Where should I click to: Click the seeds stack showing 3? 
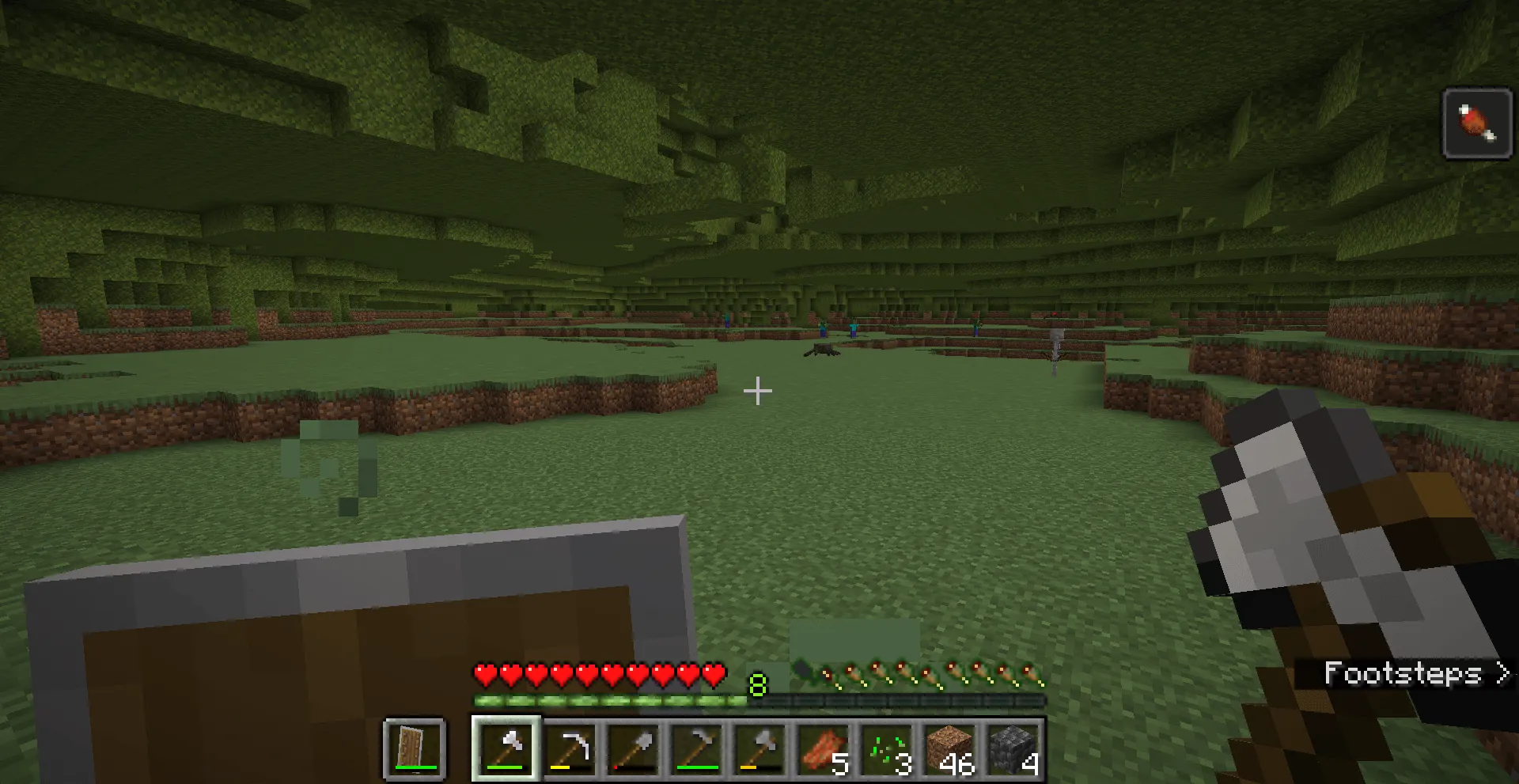[885, 750]
